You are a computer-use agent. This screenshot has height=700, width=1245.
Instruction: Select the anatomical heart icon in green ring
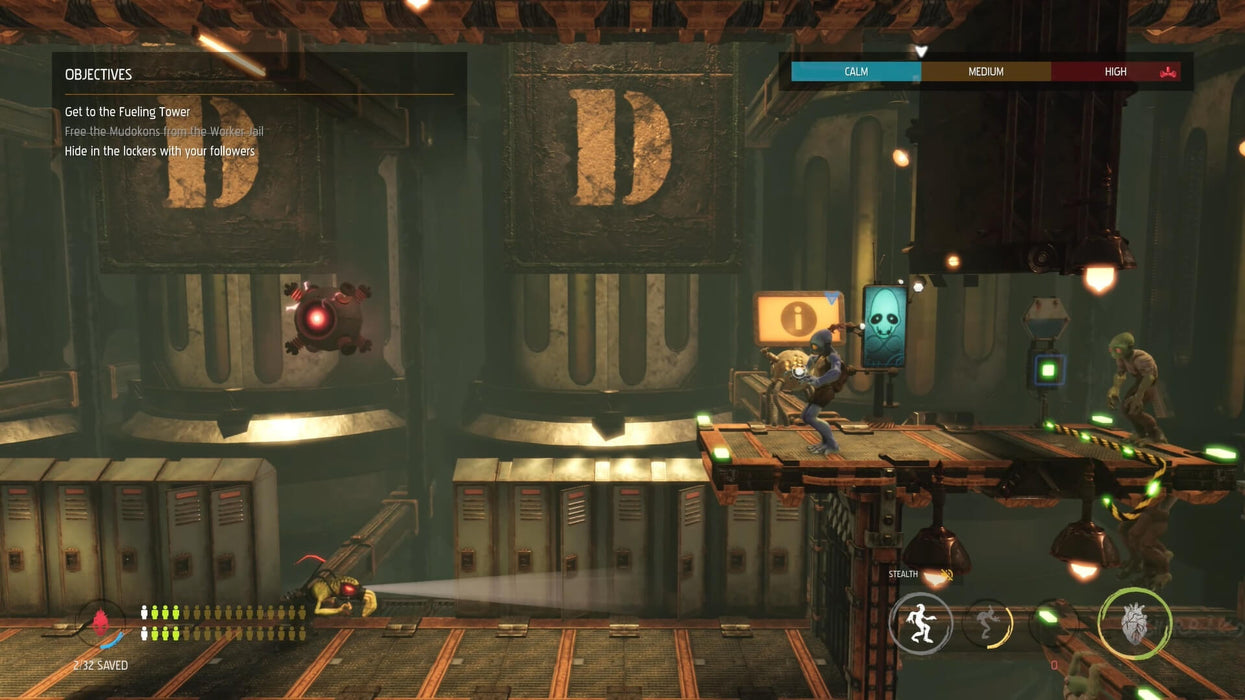[x=1134, y=624]
